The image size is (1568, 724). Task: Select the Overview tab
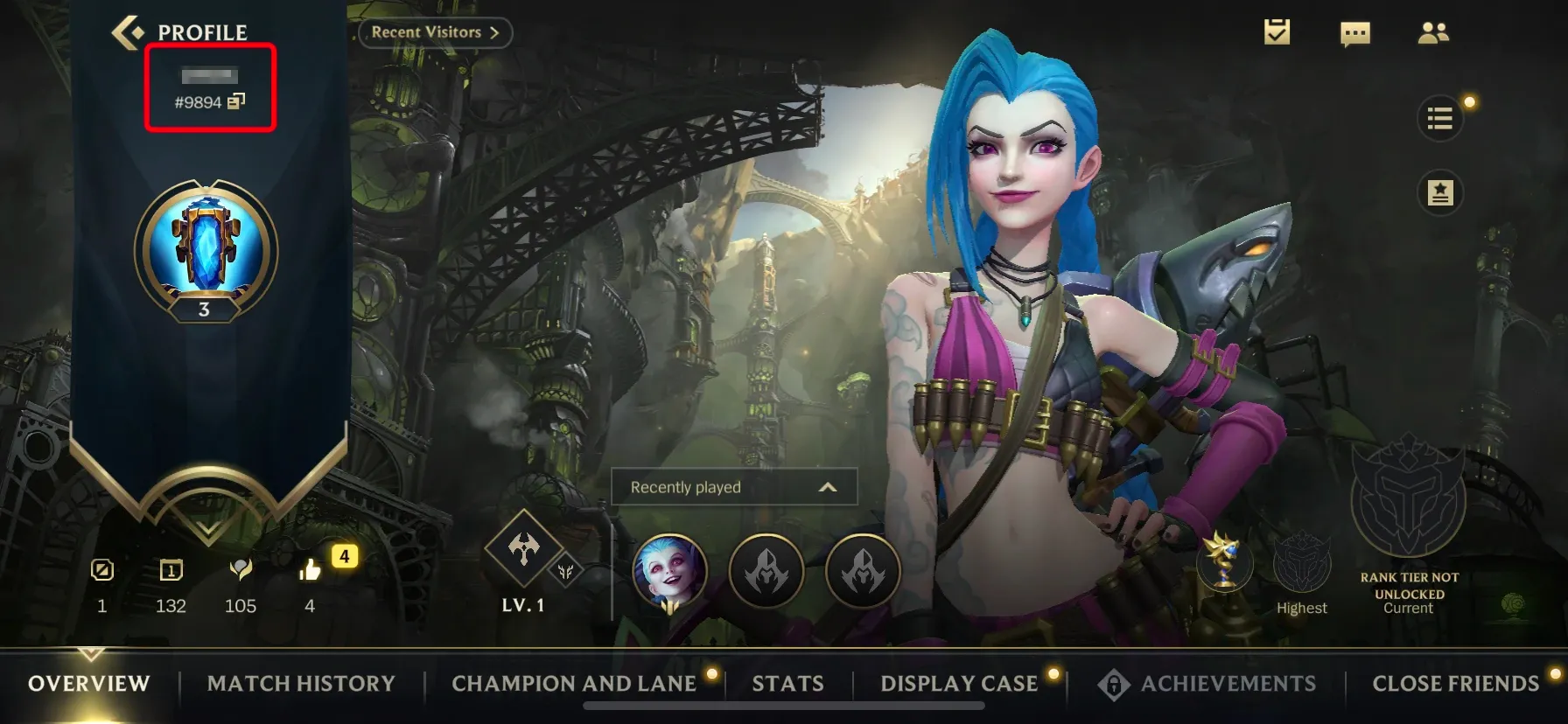tap(89, 684)
